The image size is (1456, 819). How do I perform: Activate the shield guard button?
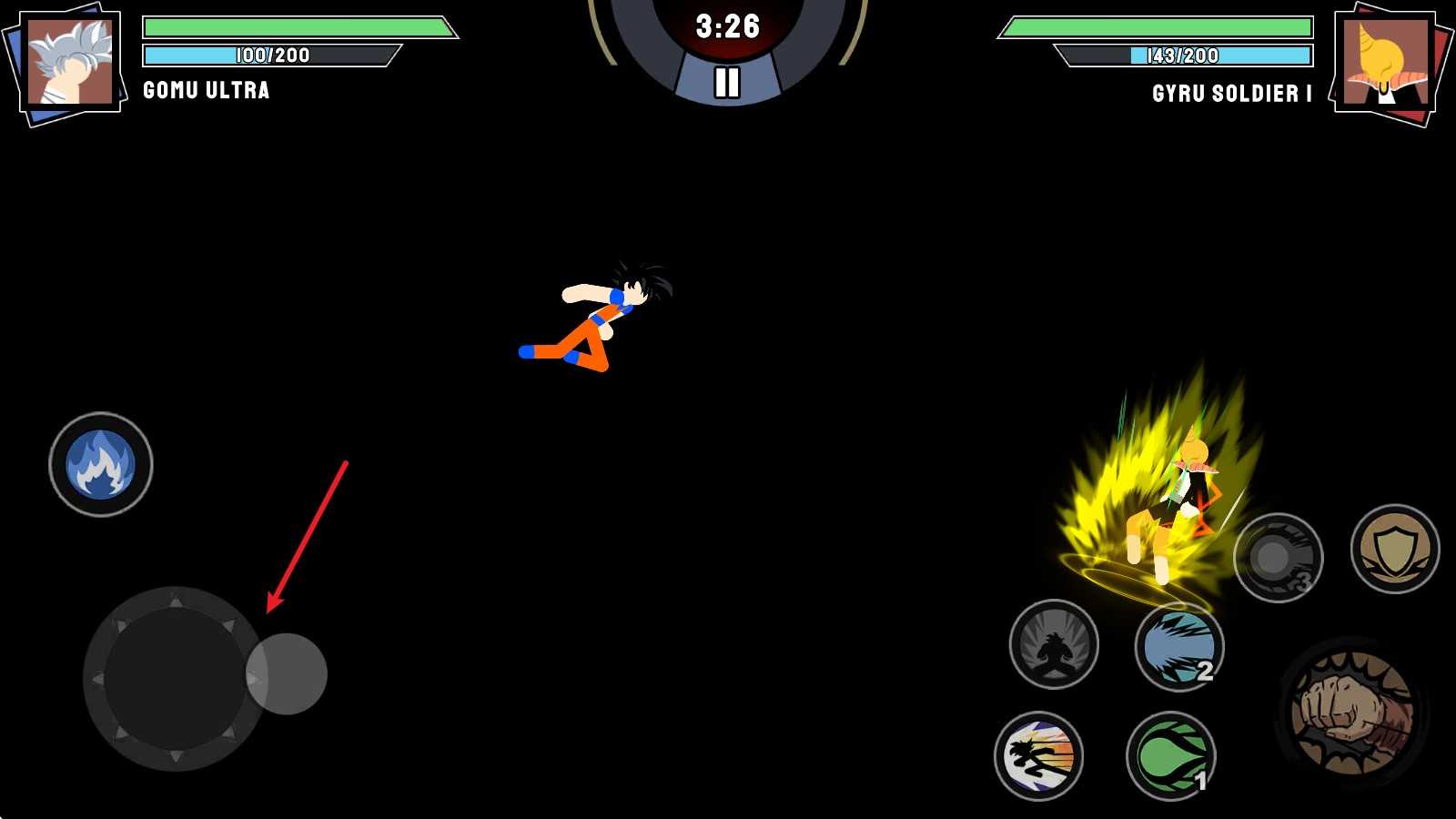pyautogui.click(x=1394, y=549)
